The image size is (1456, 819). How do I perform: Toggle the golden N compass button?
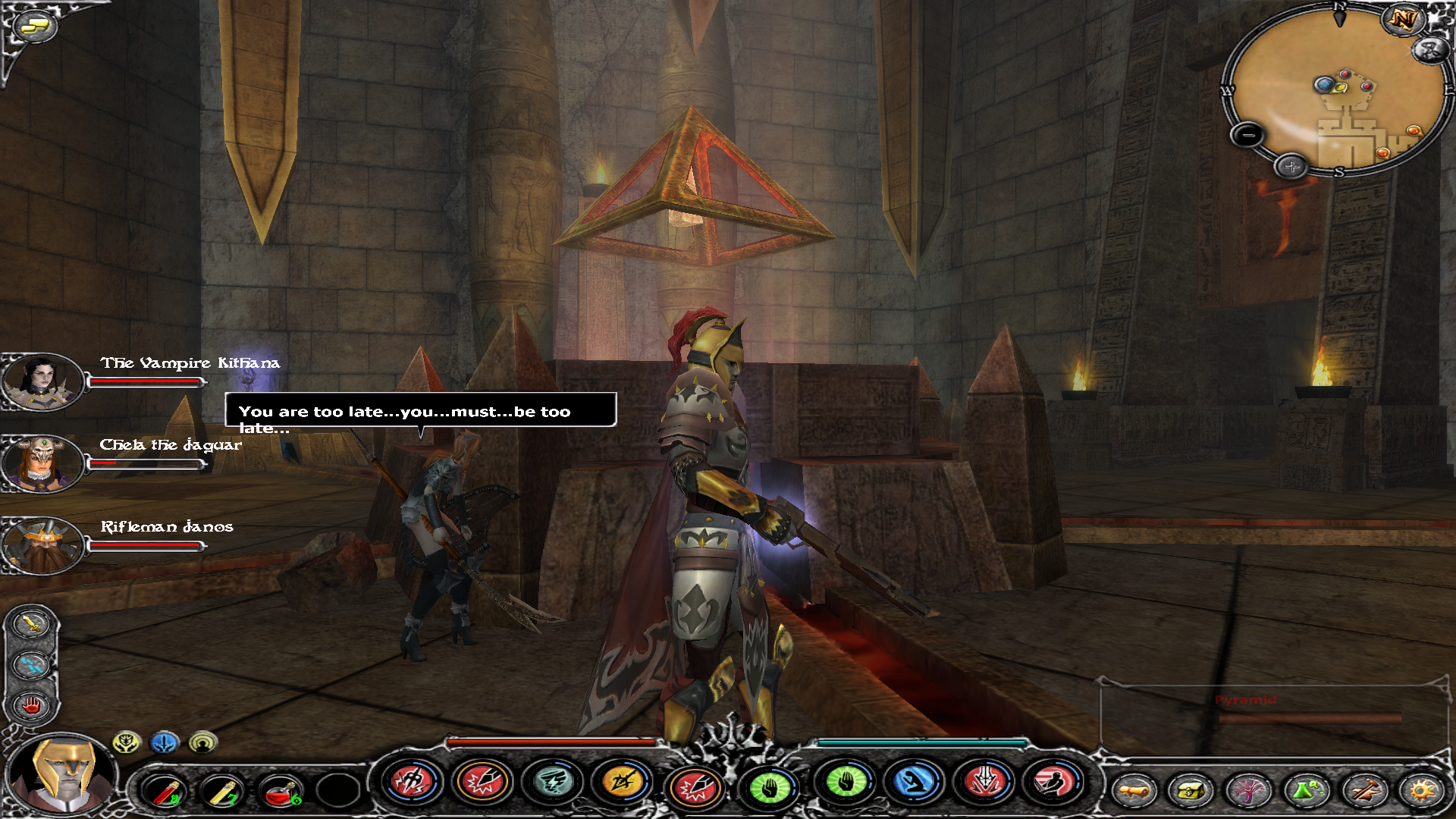1402,19
